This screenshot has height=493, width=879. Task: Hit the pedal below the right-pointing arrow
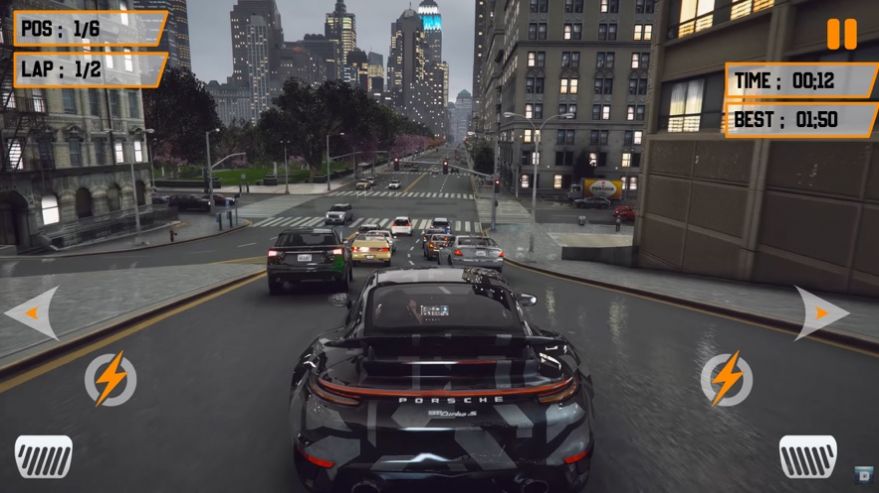tap(808, 456)
